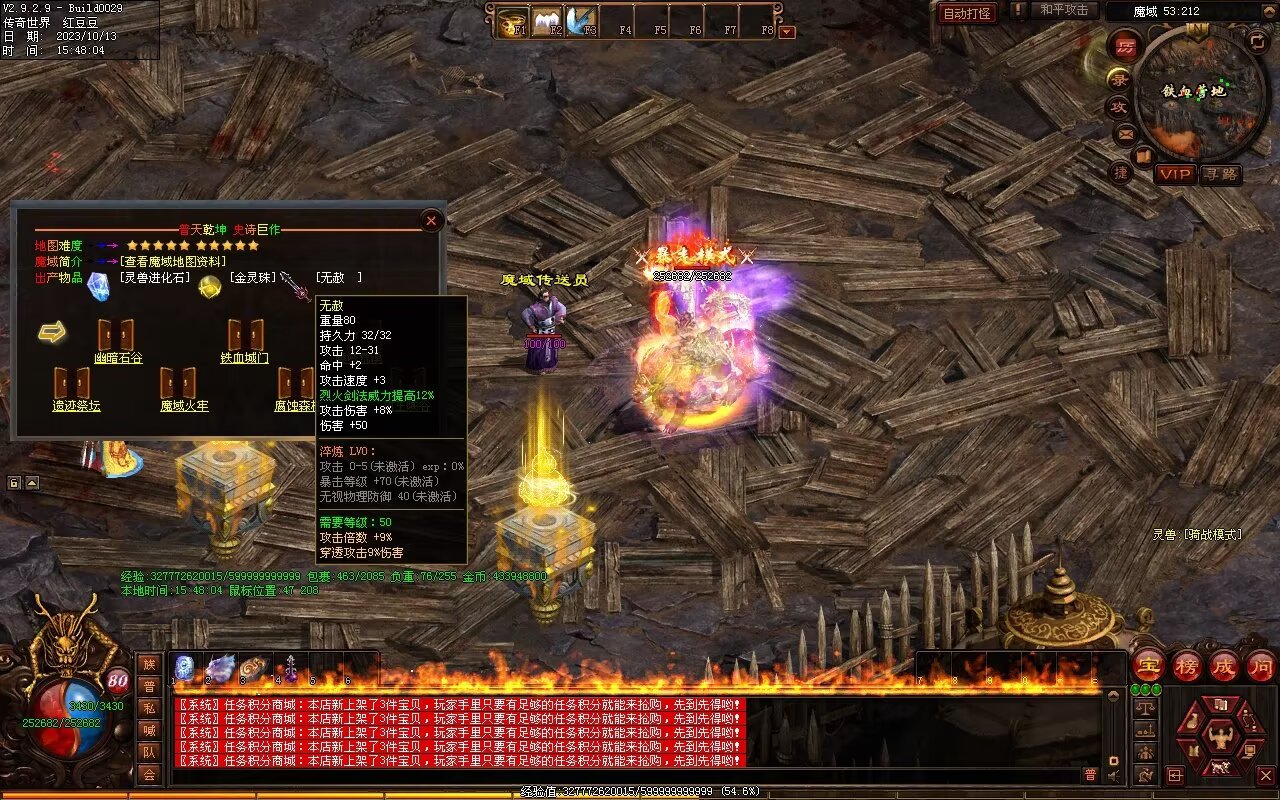Screen dimensions: 1280x800
Task: Open the 历 calendar button
Action: click(1125, 46)
